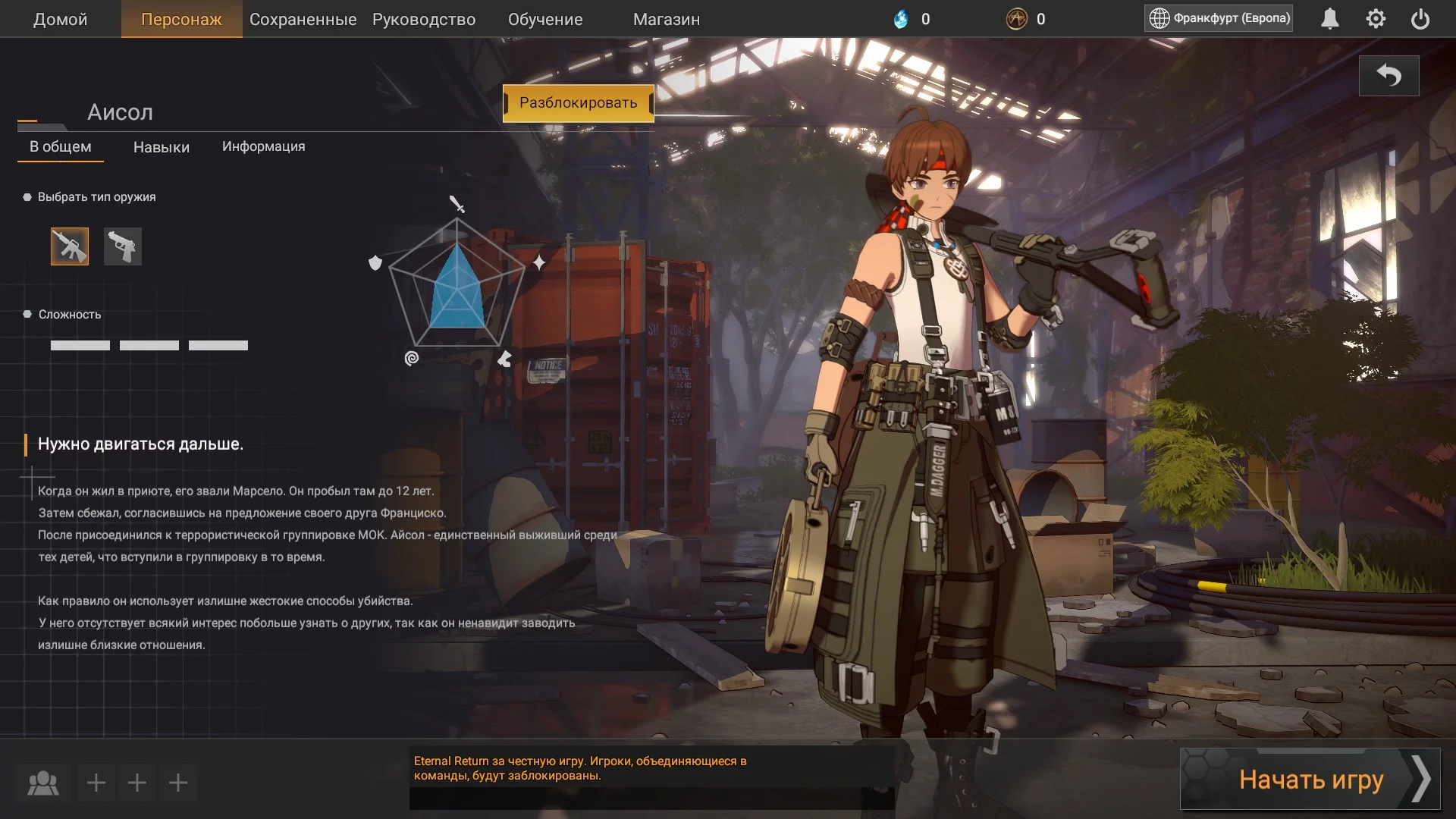Select the Персонаж menu tab
The image size is (1456, 819).
[181, 19]
